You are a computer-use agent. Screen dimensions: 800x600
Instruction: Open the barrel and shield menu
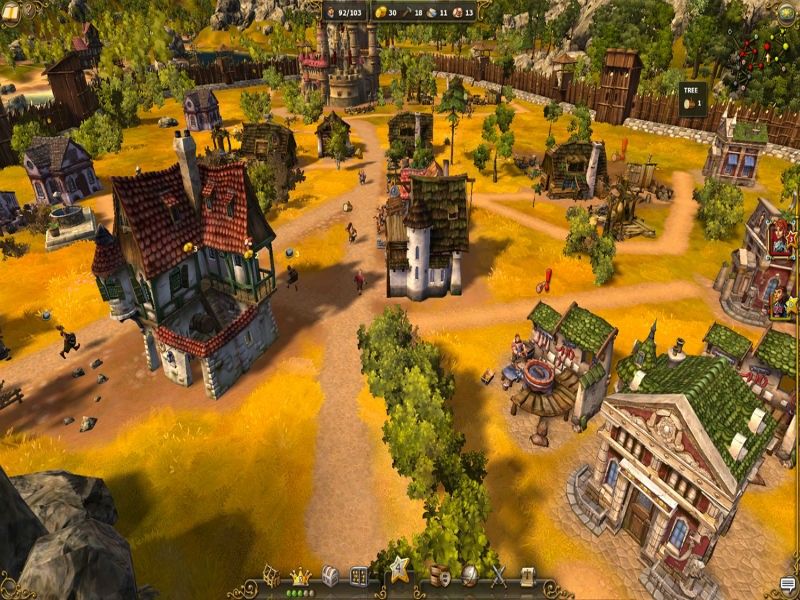439,576
